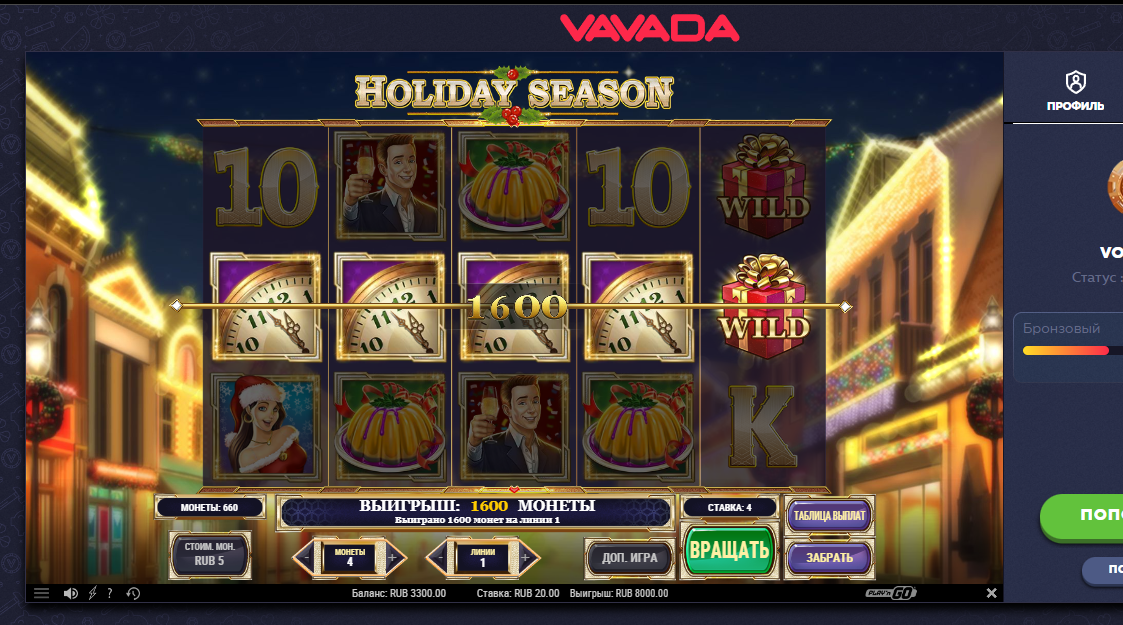1123x625 pixels.
Task: Change the coin value СТОИМ. МОН. RUB 5
Action: pyautogui.click(x=210, y=554)
